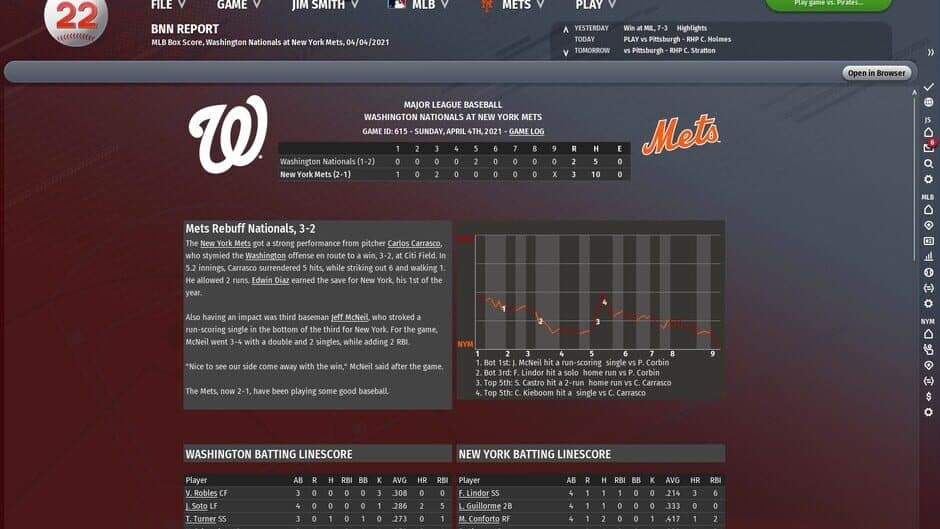Screen dimensions: 940x529
Task: Open the GAME LOG link
Action: [x=526, y=131]
